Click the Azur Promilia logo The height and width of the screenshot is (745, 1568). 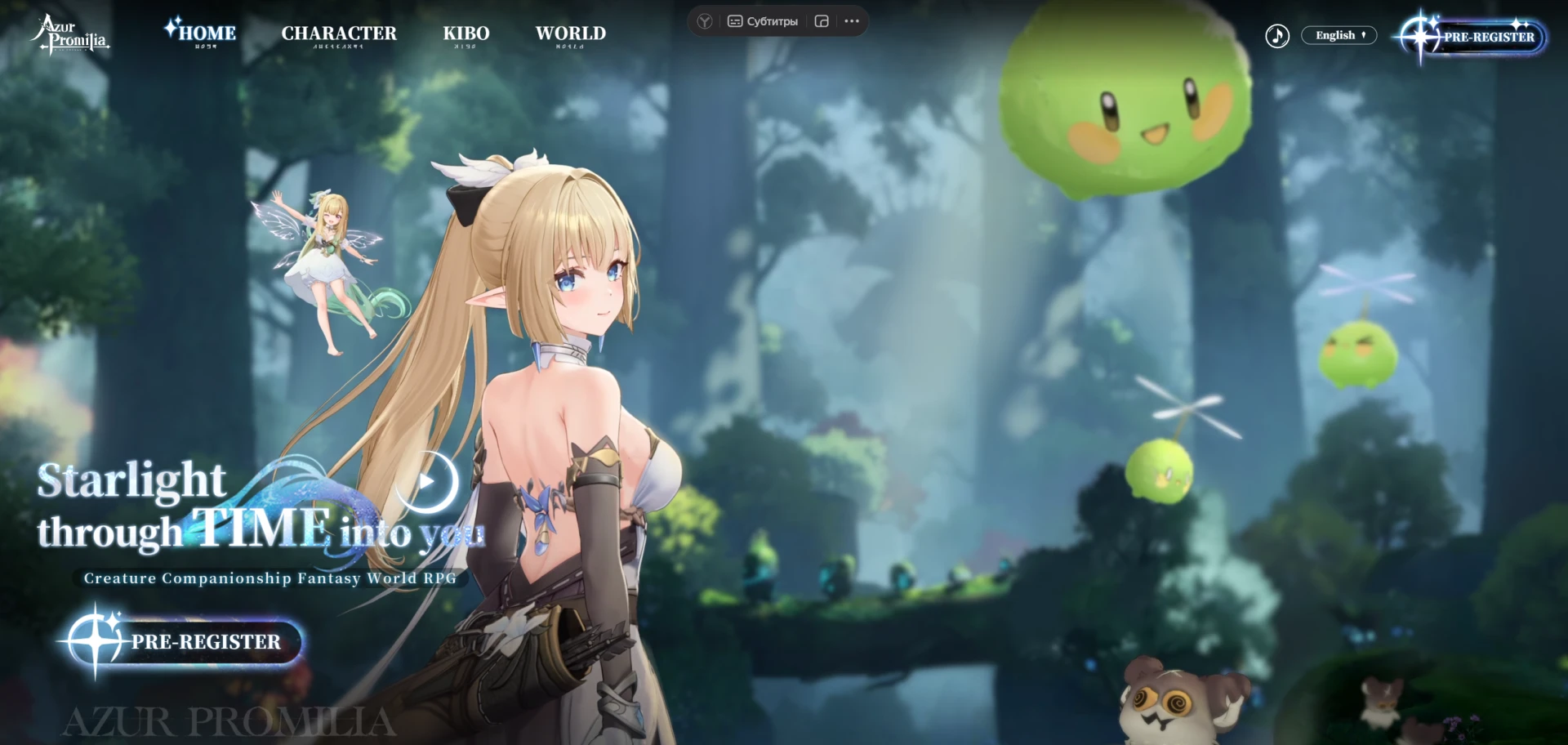point(70,35)
